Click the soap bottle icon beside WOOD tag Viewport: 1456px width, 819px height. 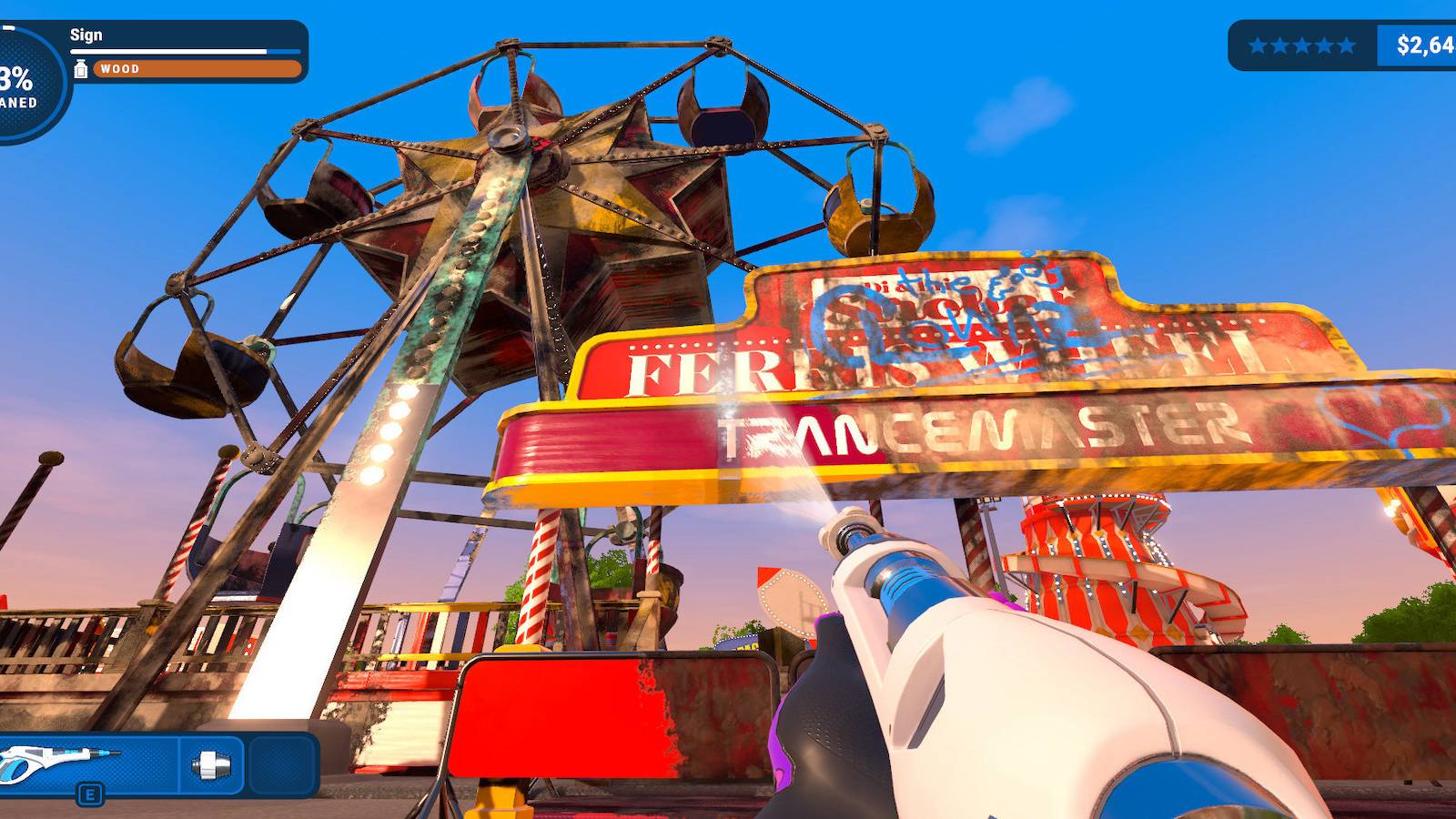coord(82,67)
